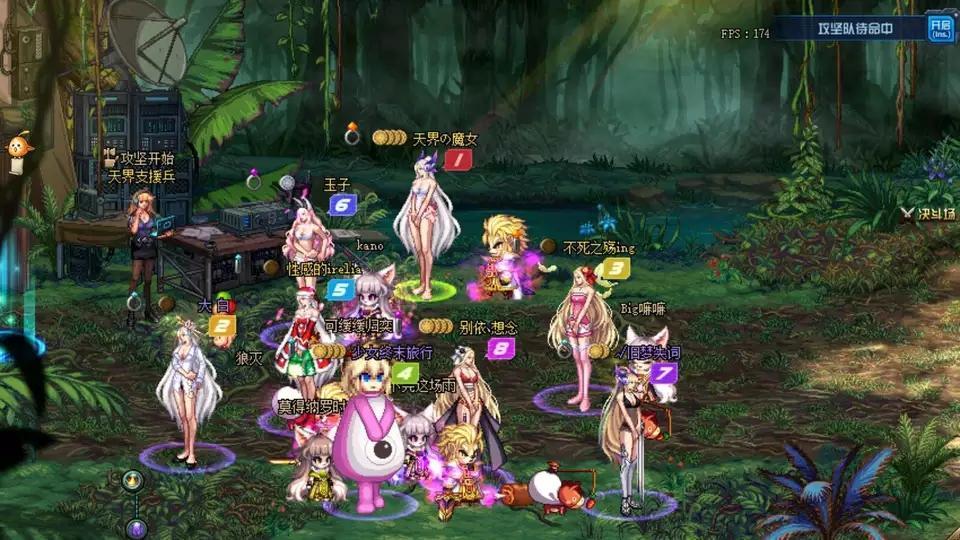Click the orange bird notification icon
The height and width of the screenshot is (540, 960).
coord(17,150)
